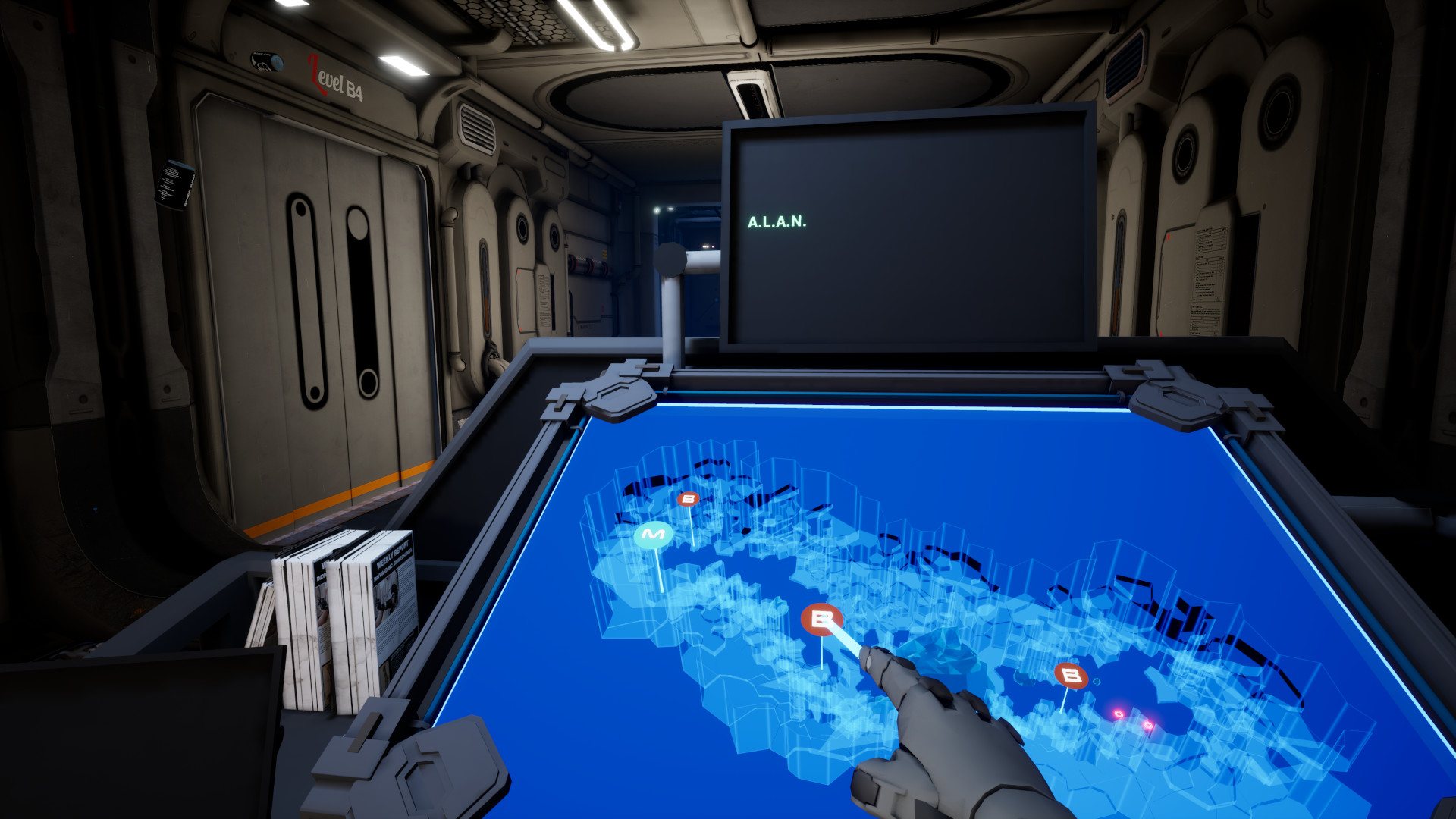Select the small B marker beside the M marker
Viewport: 1456px width, 819px height.
[688, 499]
